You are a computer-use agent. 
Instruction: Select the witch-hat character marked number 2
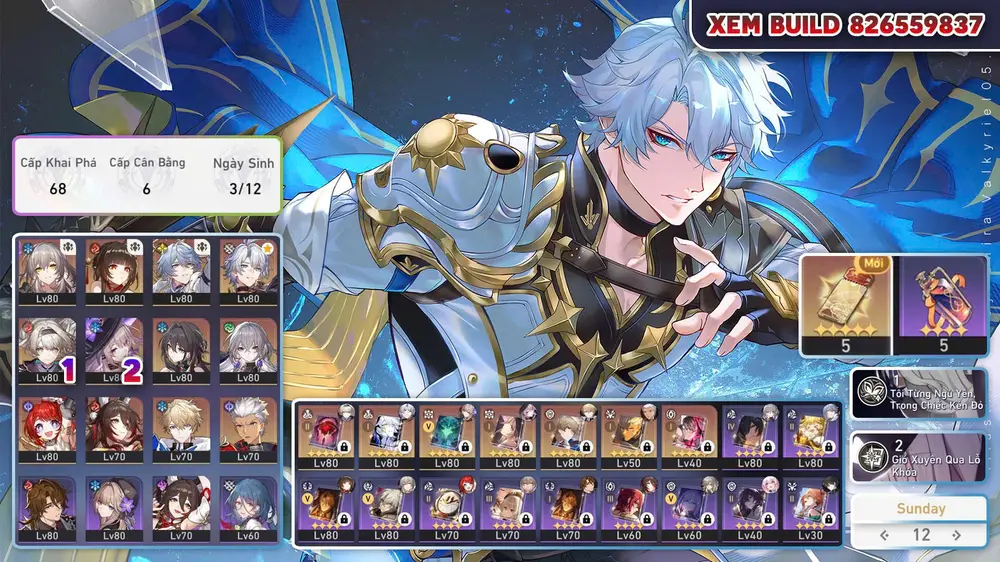[113, 349]
